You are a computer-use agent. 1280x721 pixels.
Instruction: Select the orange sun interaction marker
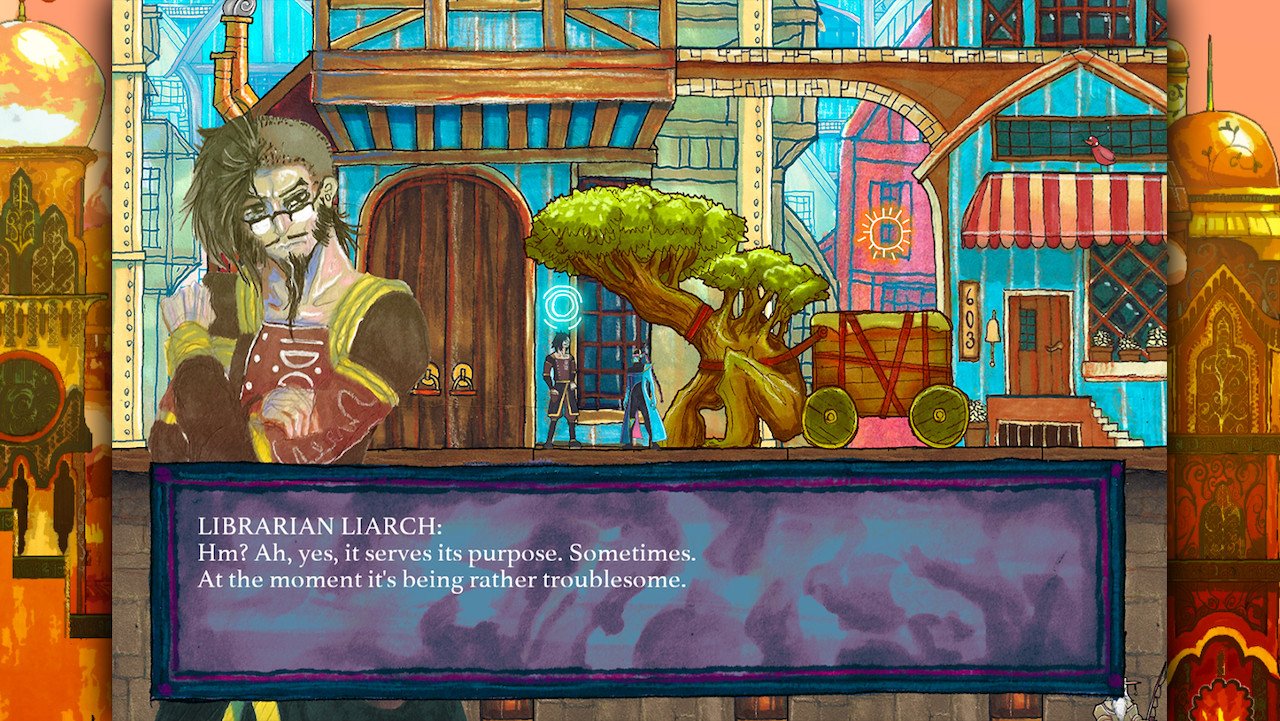click(885, 233)
